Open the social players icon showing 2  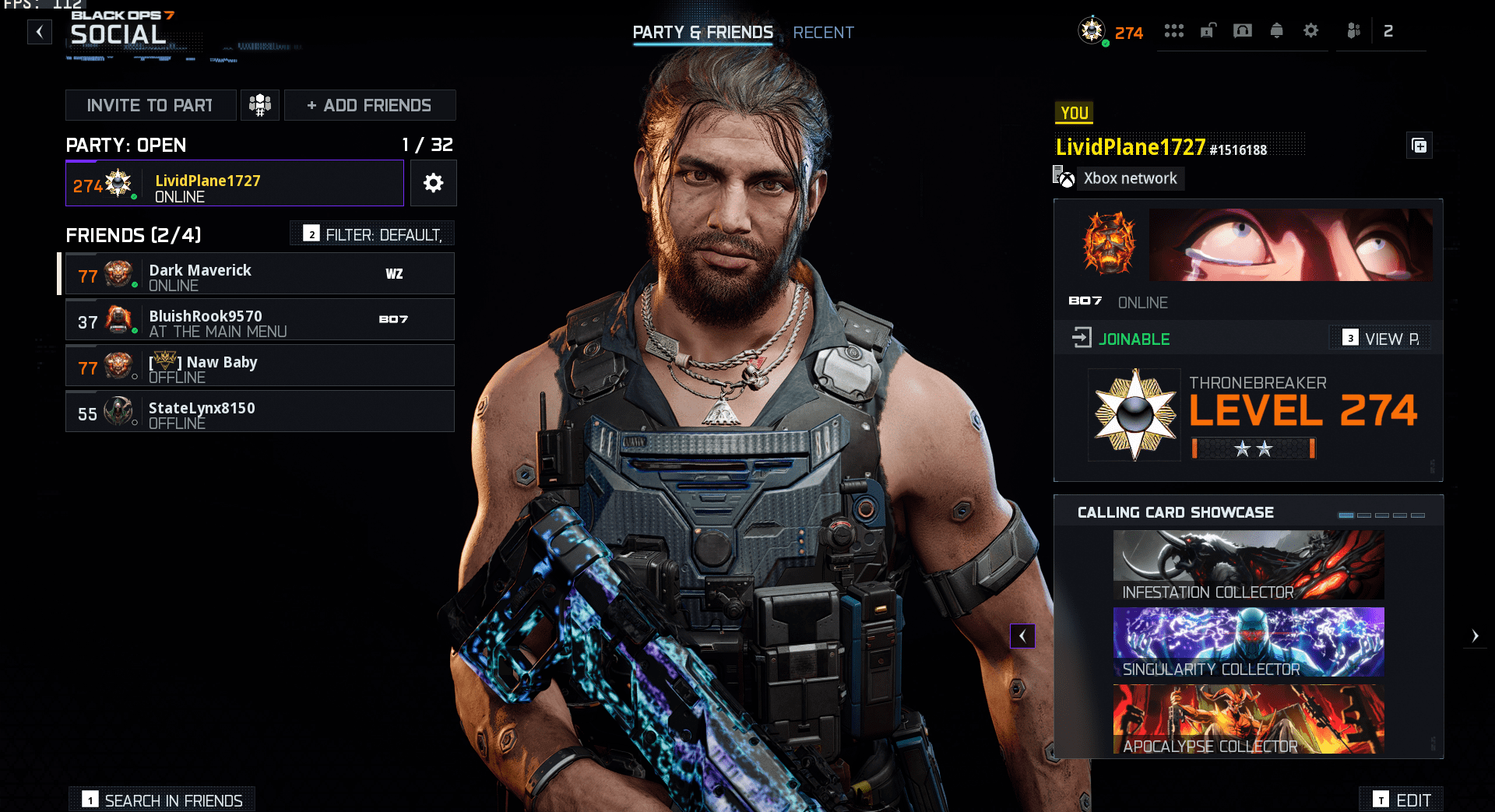pyautogui.click(x=1353, y=31)
